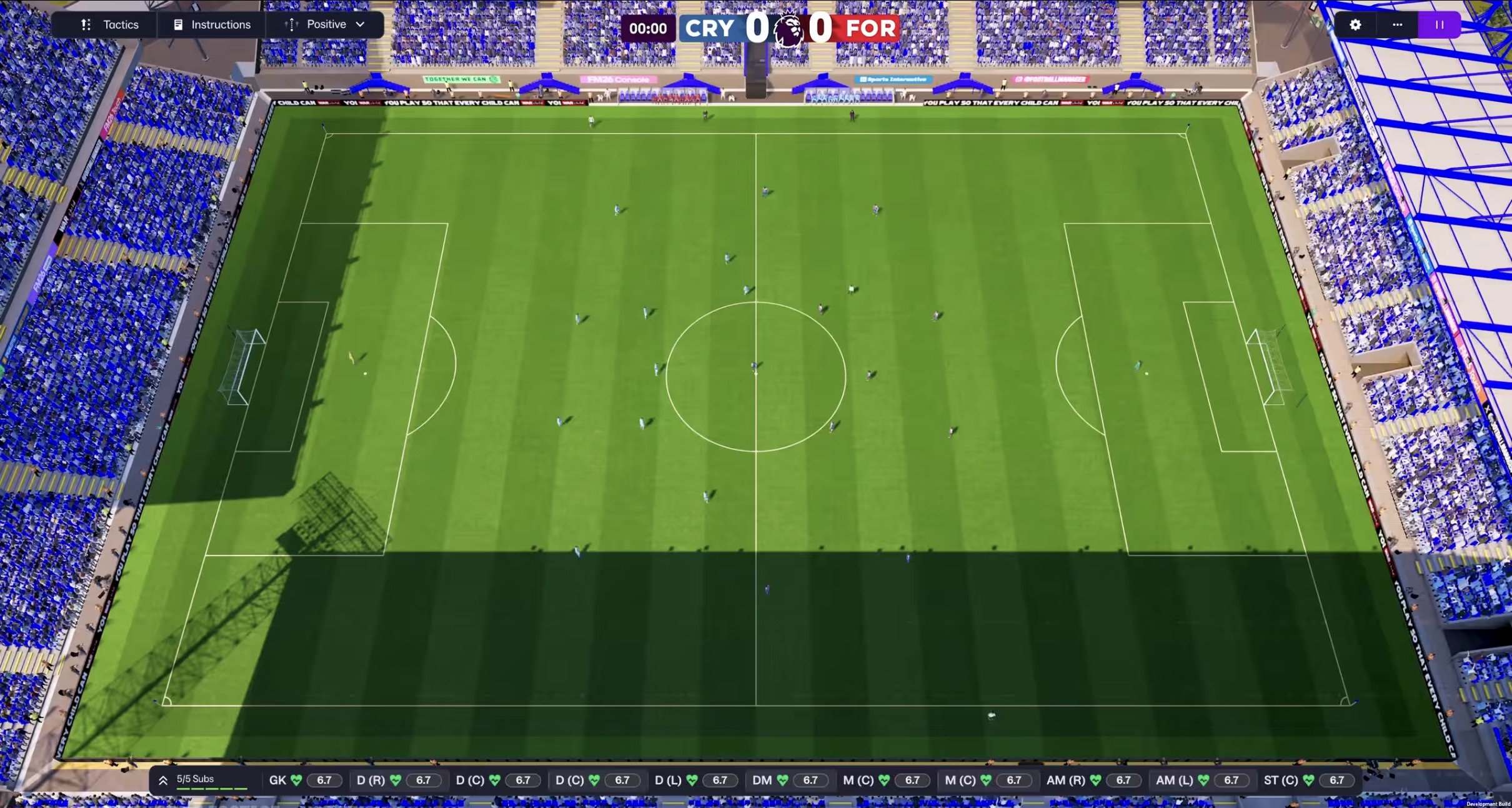This screenshot has height=808, width=1512.
Task: Click the DM condition heart icon
Action: click(782, 779)
